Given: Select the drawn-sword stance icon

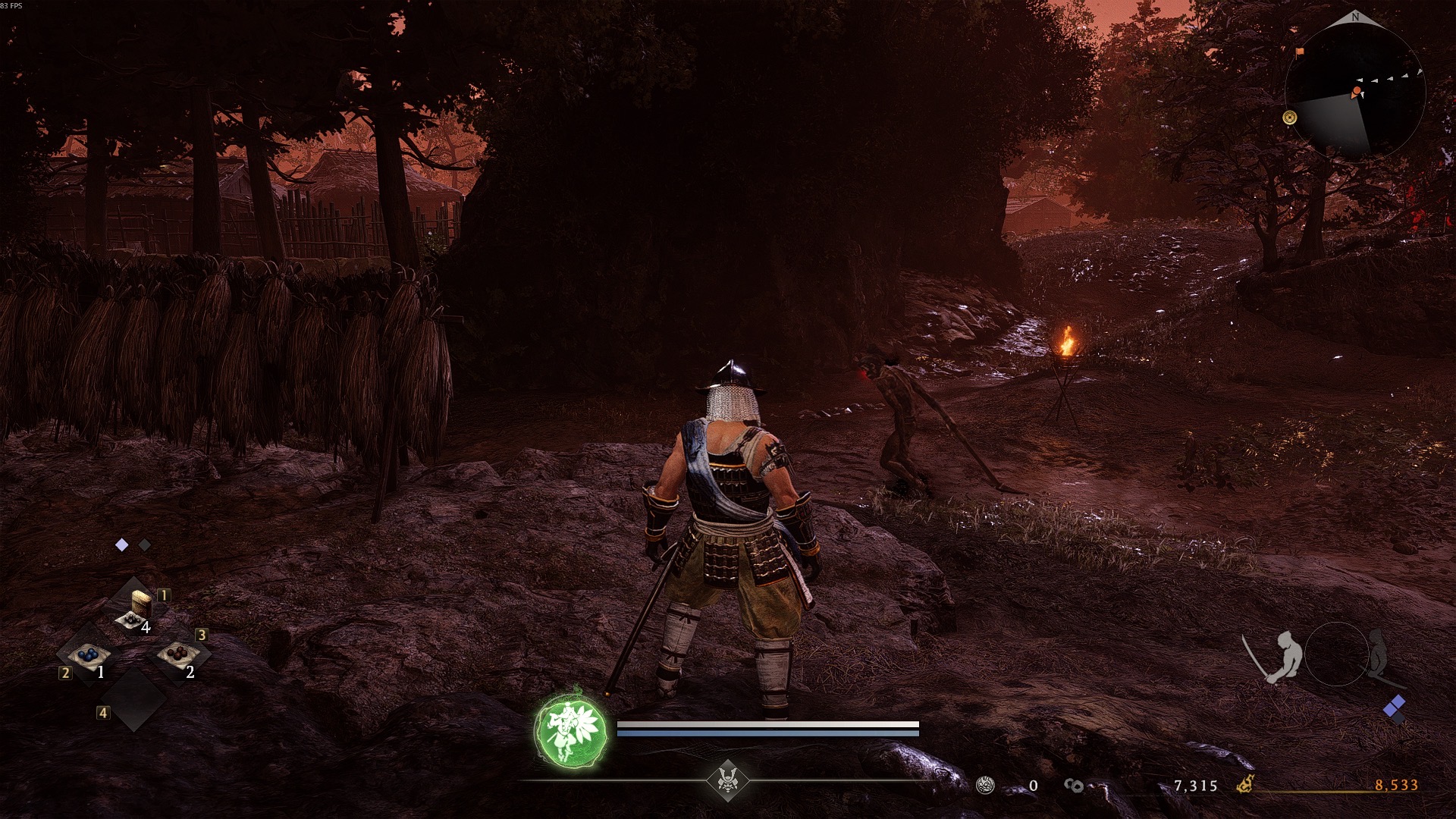Looking at the screenshot, I should pos(1276,657).
